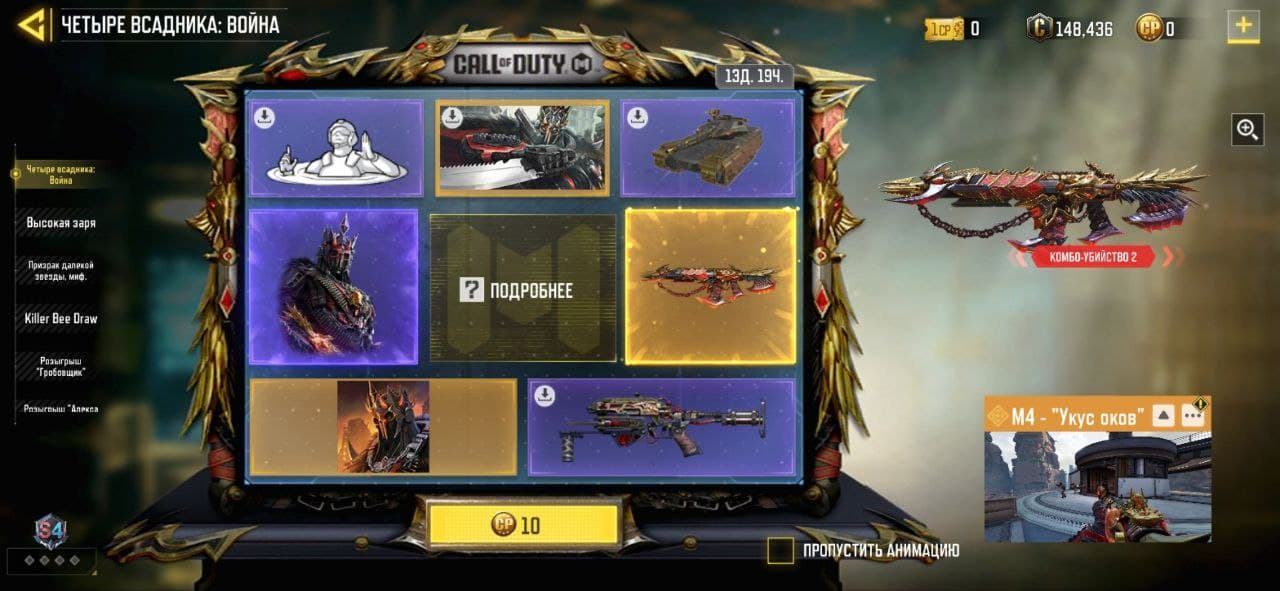
Task: Open the three-dots options on M4 preview
Action: [x=1192, y=415]
